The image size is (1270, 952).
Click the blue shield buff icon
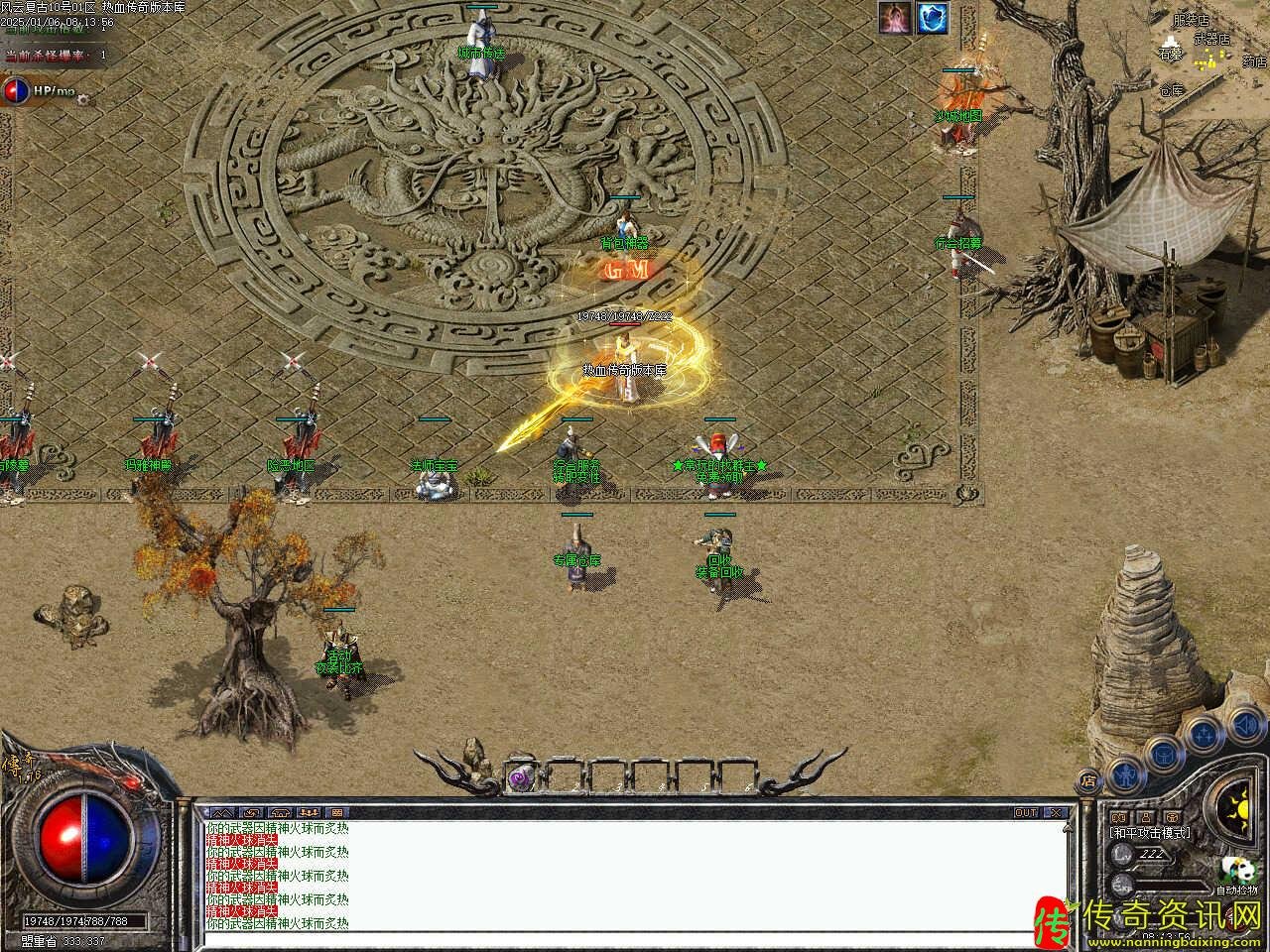click(x=933, y=18)
